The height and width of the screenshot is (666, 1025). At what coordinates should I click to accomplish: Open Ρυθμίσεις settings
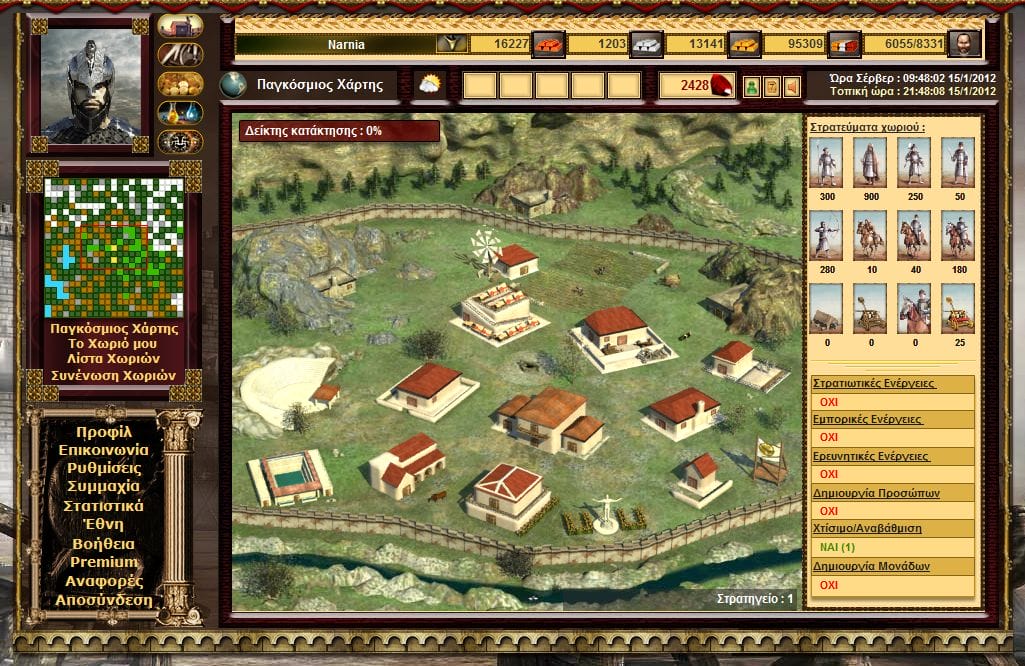click(x=103, y=468)
